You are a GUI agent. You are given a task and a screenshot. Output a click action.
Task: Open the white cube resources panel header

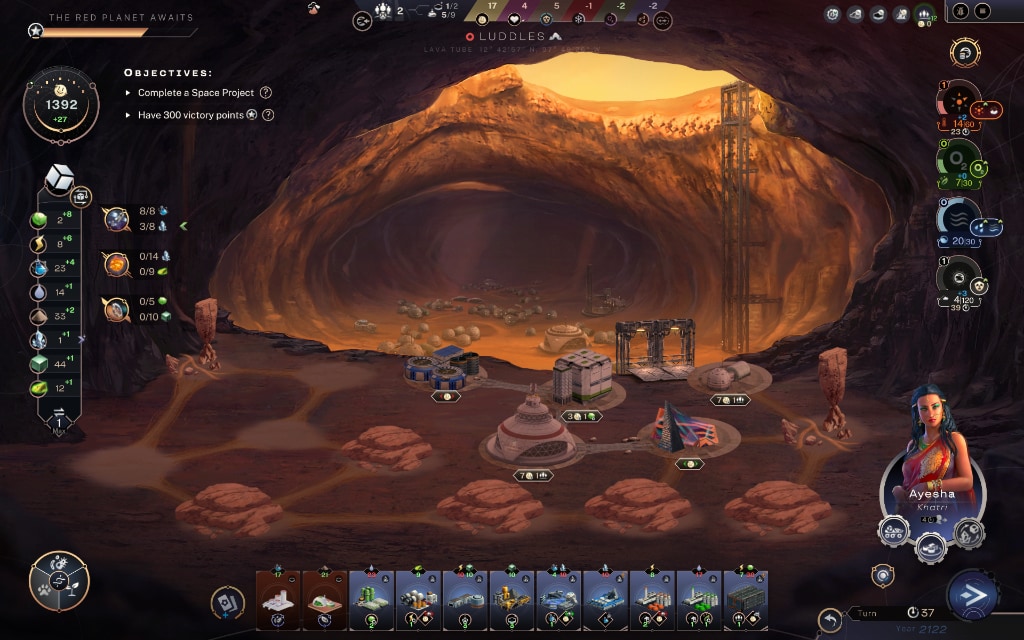(60, 178)
